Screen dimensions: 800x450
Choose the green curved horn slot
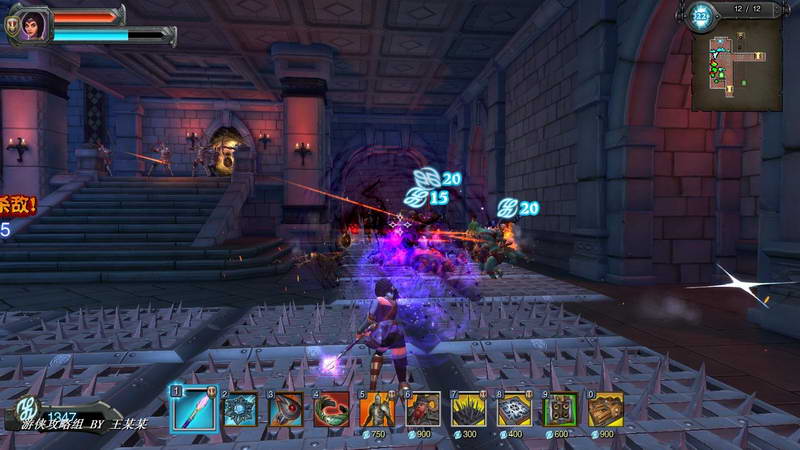331,409
